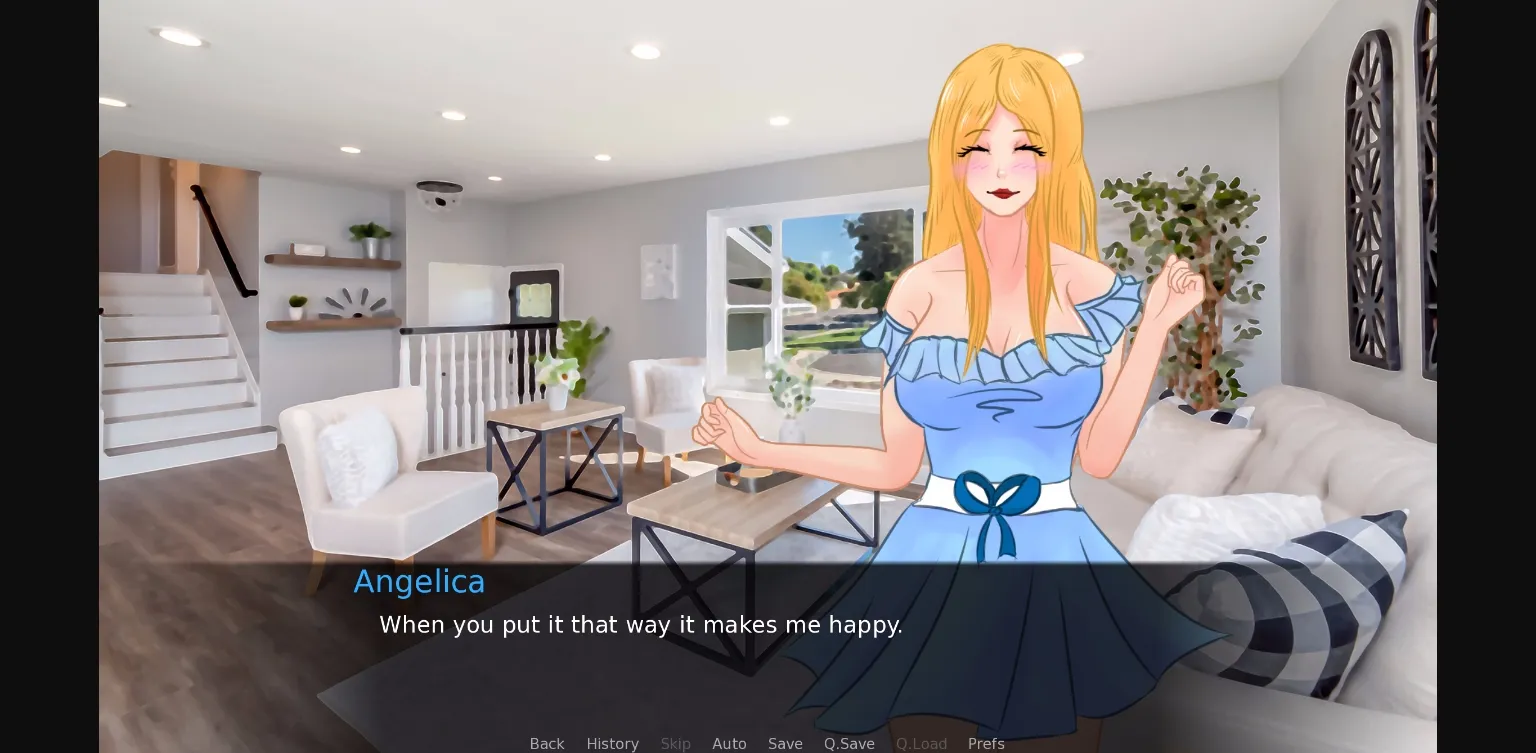Click Angelica's name label above the dialogue

tap(419, 581)
